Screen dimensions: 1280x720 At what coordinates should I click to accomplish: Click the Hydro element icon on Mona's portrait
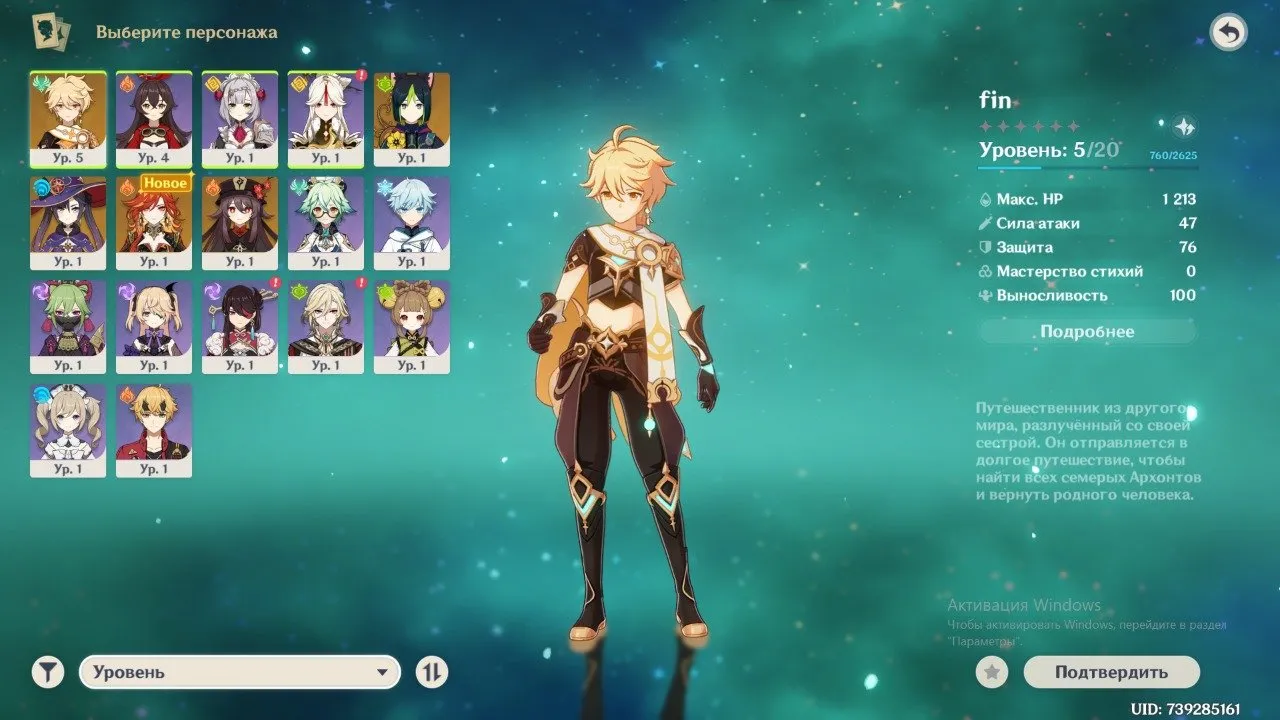point(39,188)
